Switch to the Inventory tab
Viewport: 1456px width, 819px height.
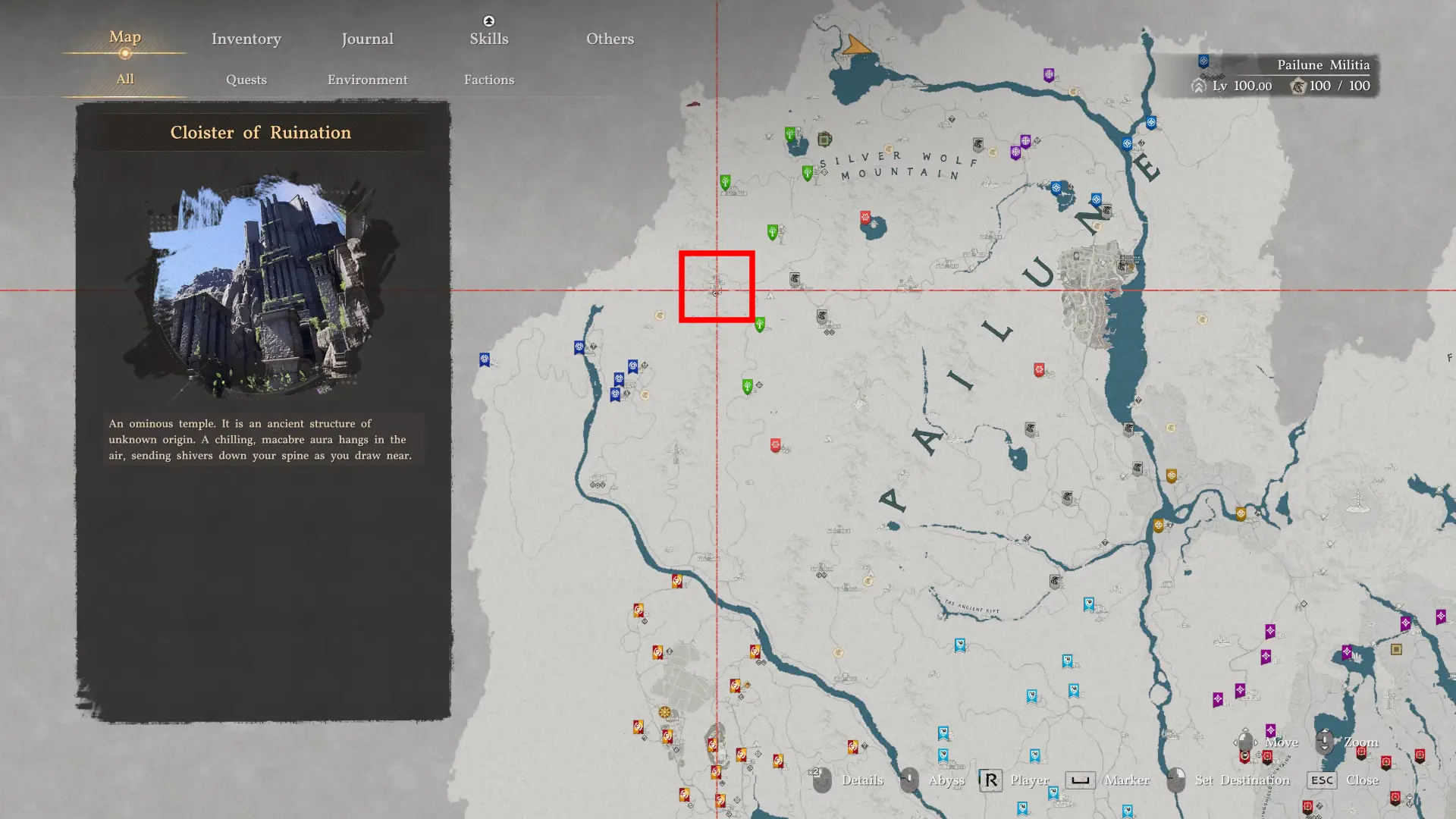pyautogui.click(x=246, y=39)
